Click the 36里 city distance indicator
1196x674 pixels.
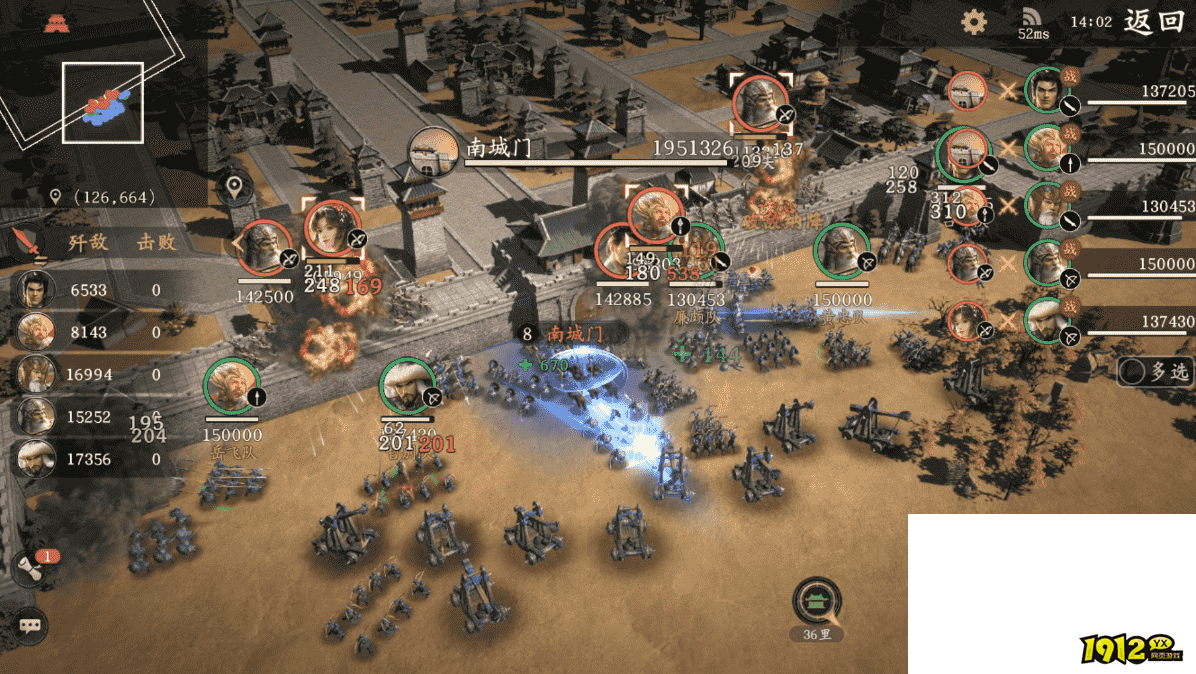pyautogui.click(x=816, y=605)
